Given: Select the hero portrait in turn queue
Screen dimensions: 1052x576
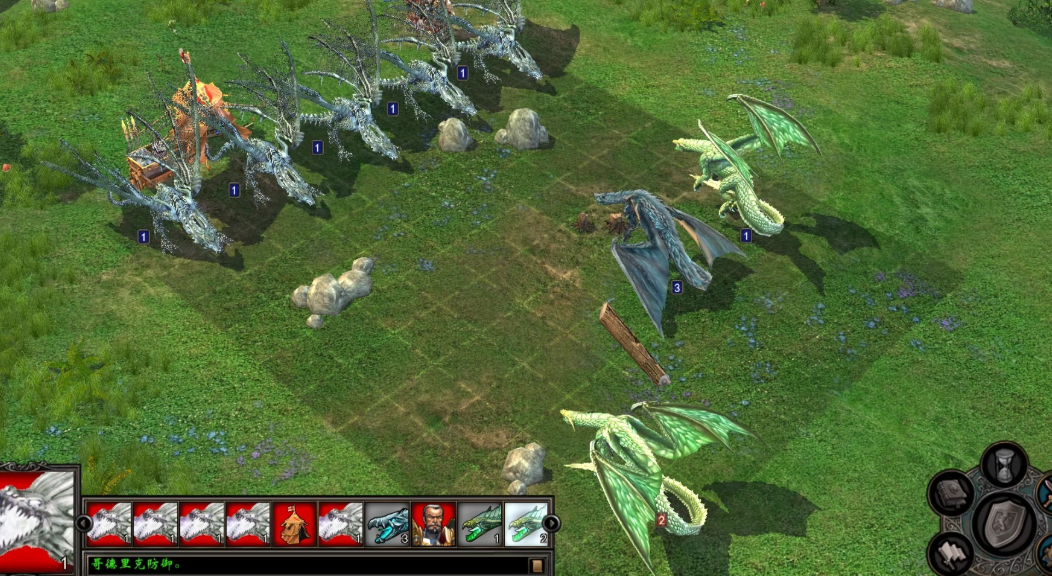Looking at the screenshot, I should point(433,523).
